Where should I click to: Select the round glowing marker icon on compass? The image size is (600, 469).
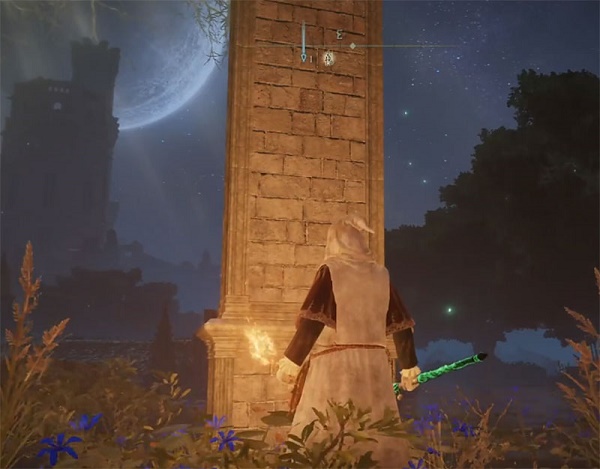(328, 58)
